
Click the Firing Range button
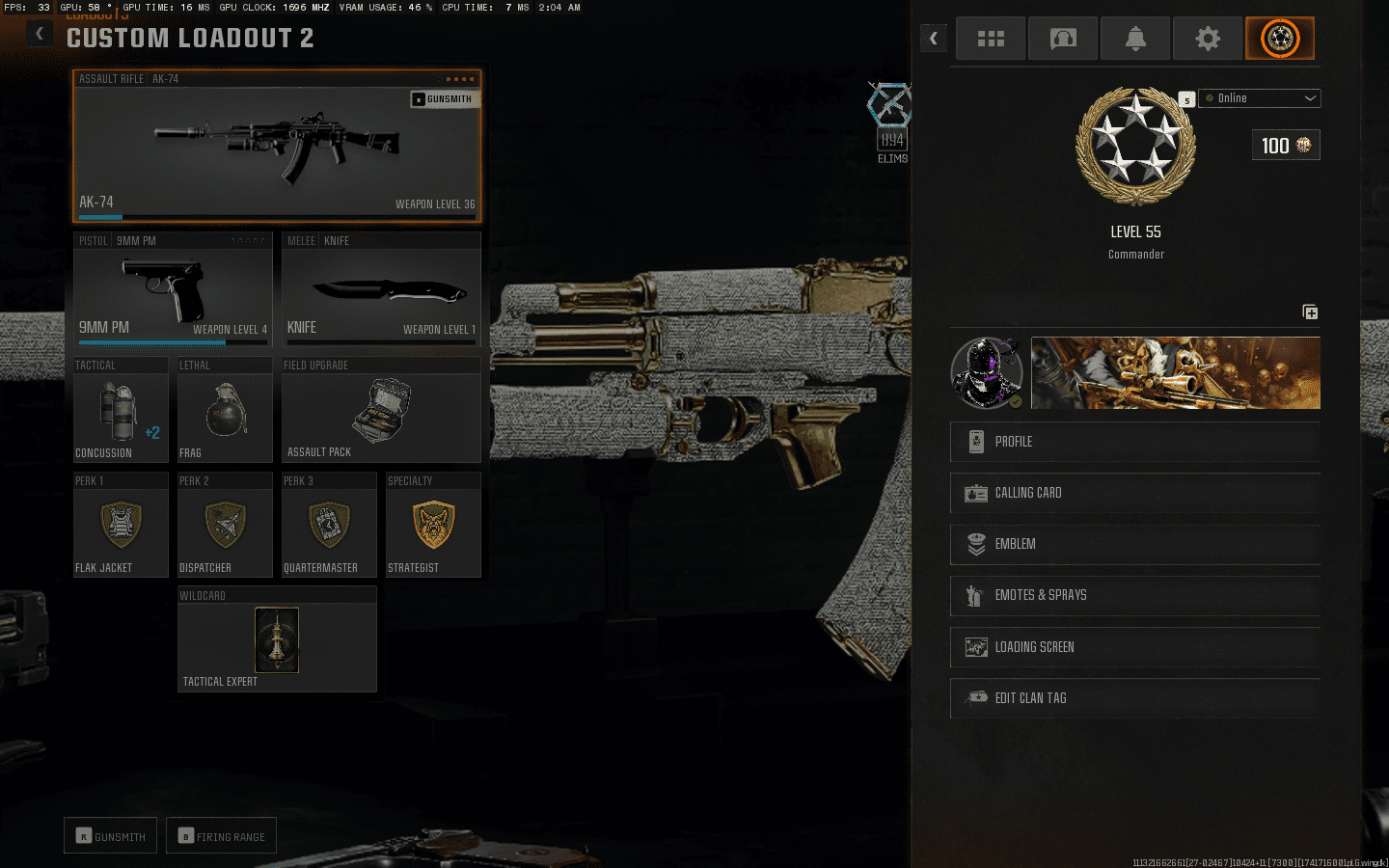tap(221, 835)
